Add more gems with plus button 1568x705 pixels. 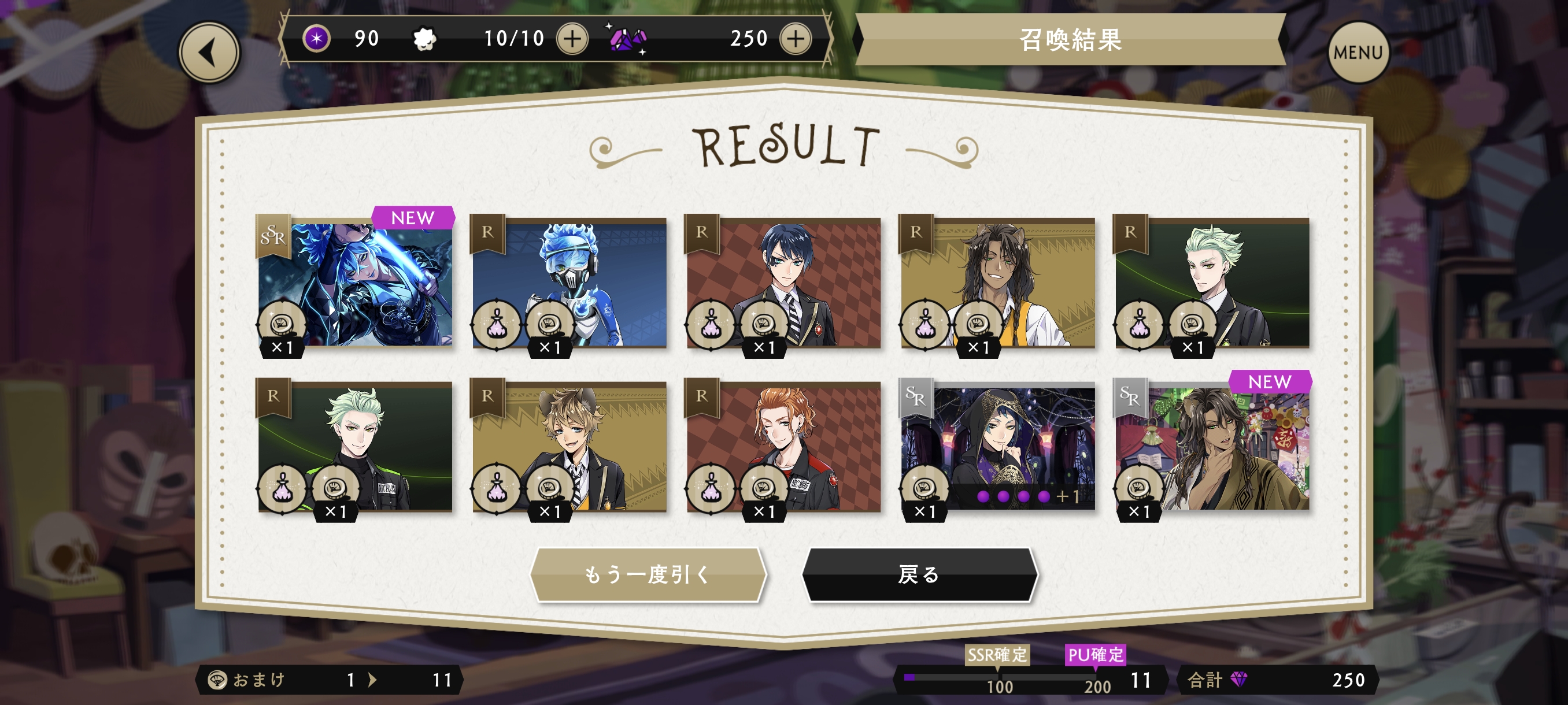[x=795, y=39]
